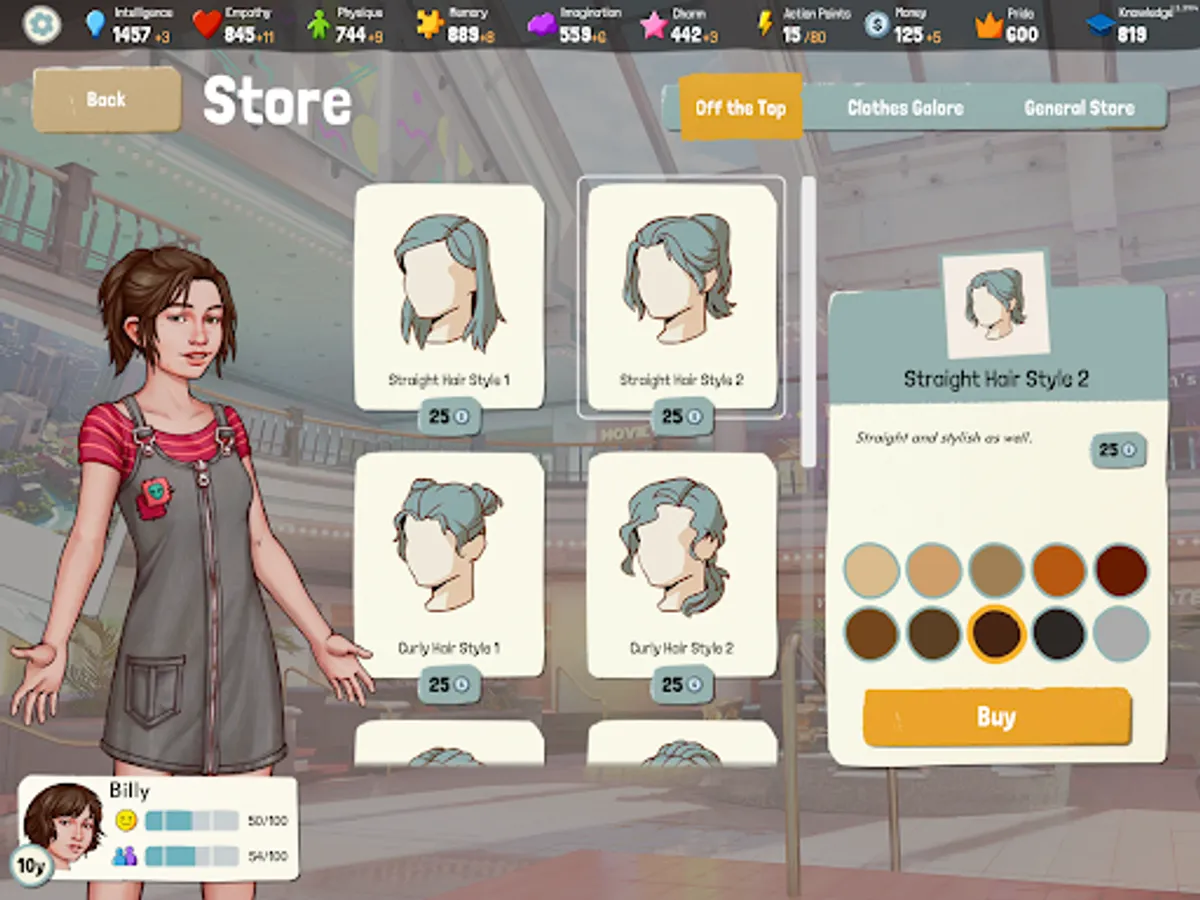Choose the Straight Hair Style 2 card
The image size is (1200, 900).
681,297
